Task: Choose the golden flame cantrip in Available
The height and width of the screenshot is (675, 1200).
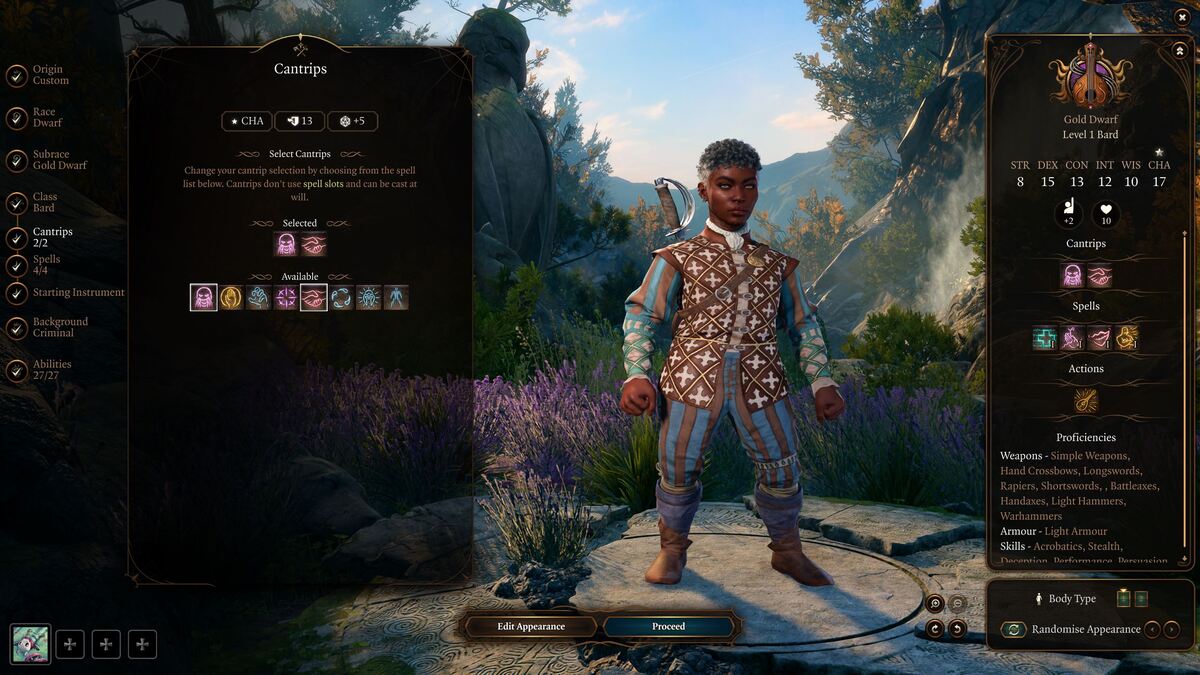Action: (231, 298)
